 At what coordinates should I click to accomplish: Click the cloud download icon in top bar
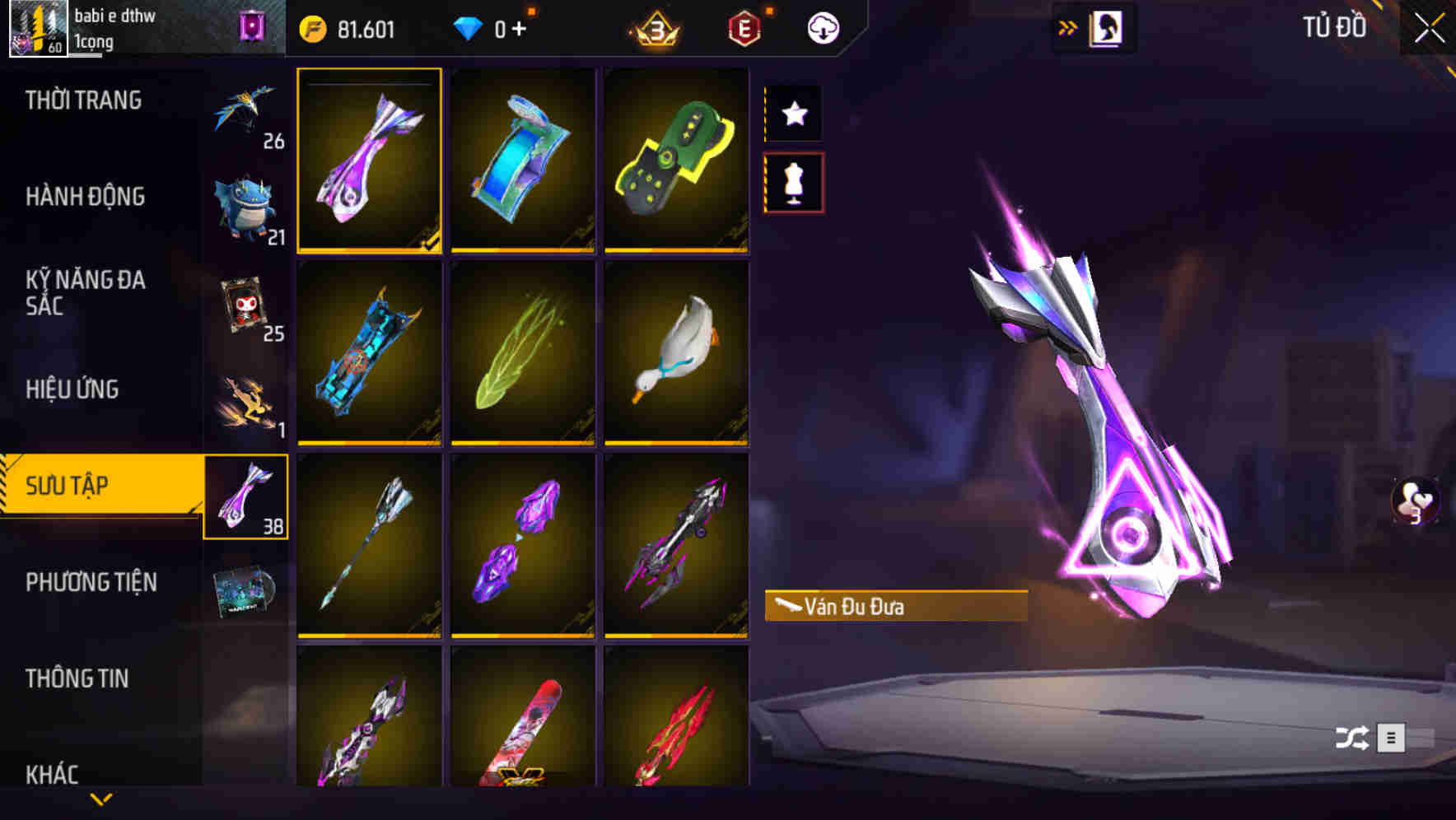click(x=822, y=27)
